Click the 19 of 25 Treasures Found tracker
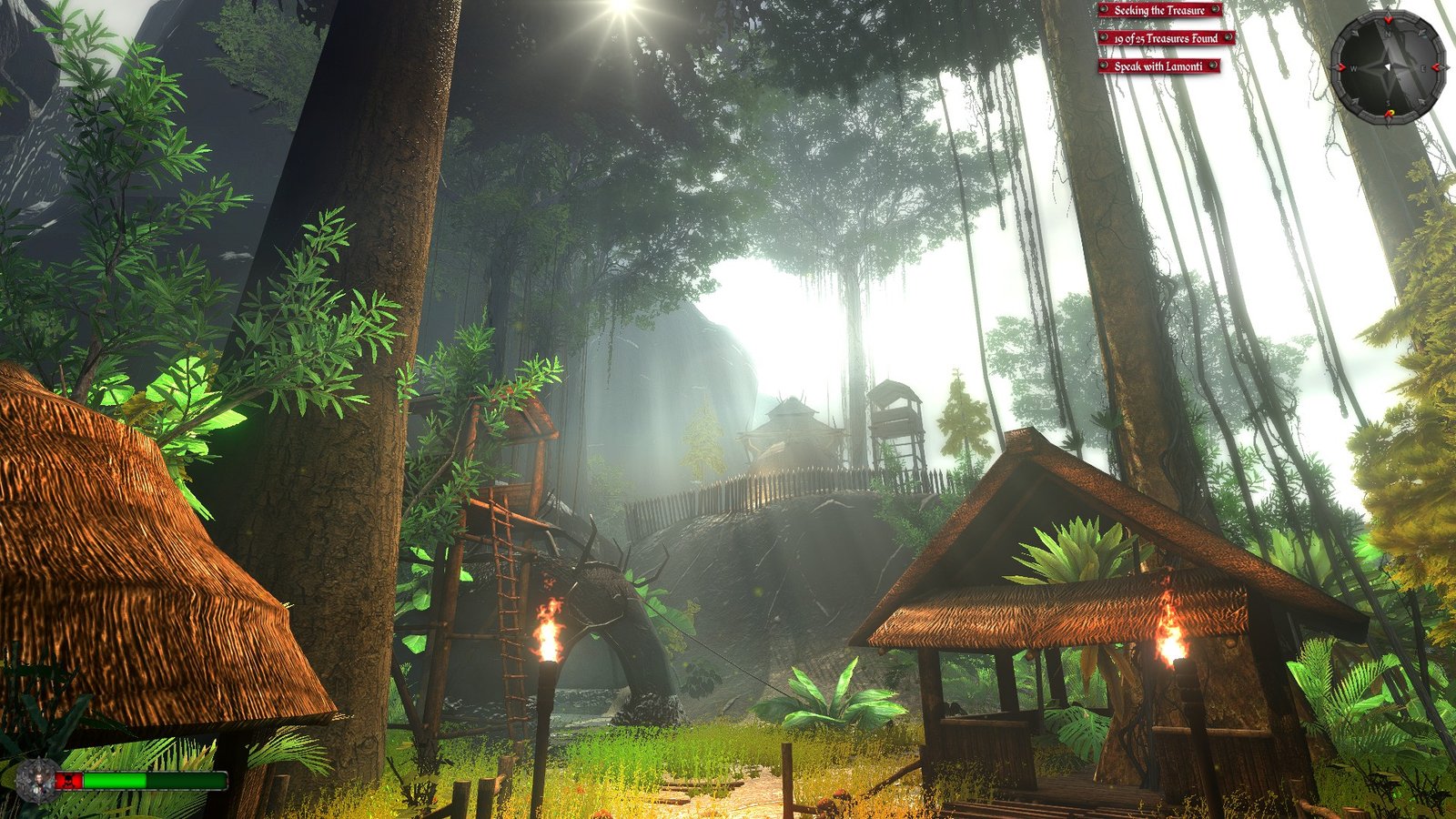Viewport: 1456px width, 819px height. pyautogui.click(x=1166, y=38)
